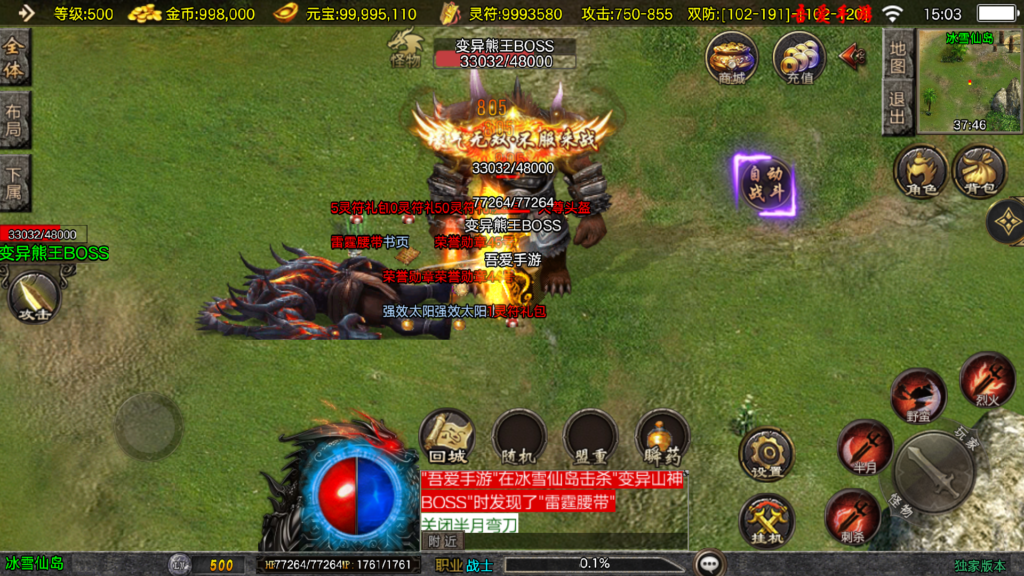Open the 设置 settings gear
This screenshot has height=576, width=1024.
766,454
